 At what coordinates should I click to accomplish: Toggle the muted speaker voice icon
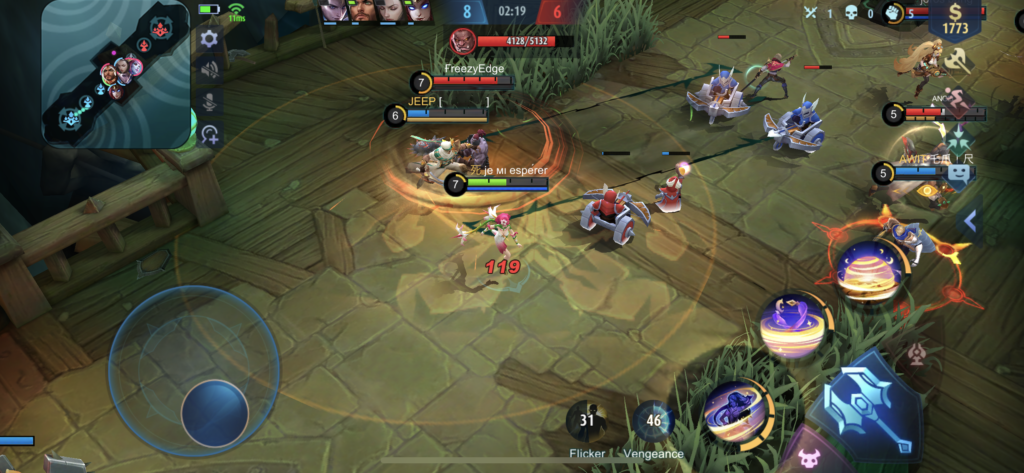pos(210,70)
